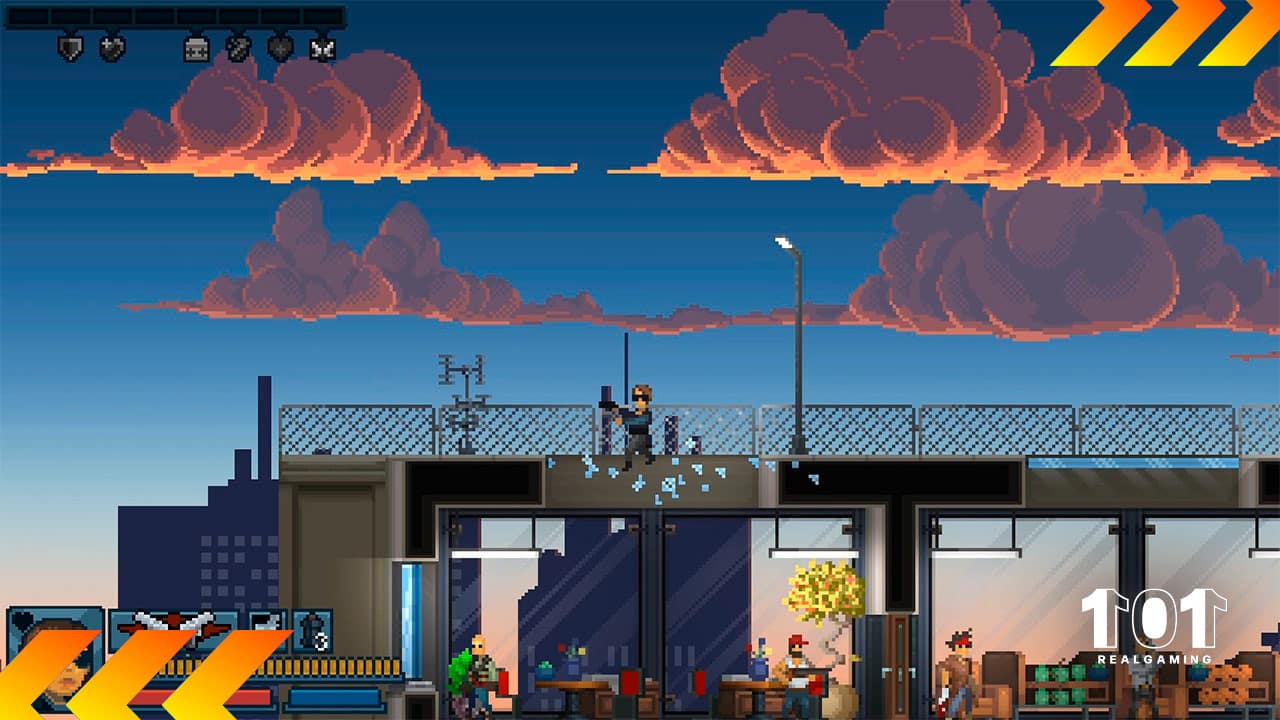The height and width of the screenshot is (720, 1280).
Task: Select the heart-plus badge icon
Action: (x=112, y=47)
